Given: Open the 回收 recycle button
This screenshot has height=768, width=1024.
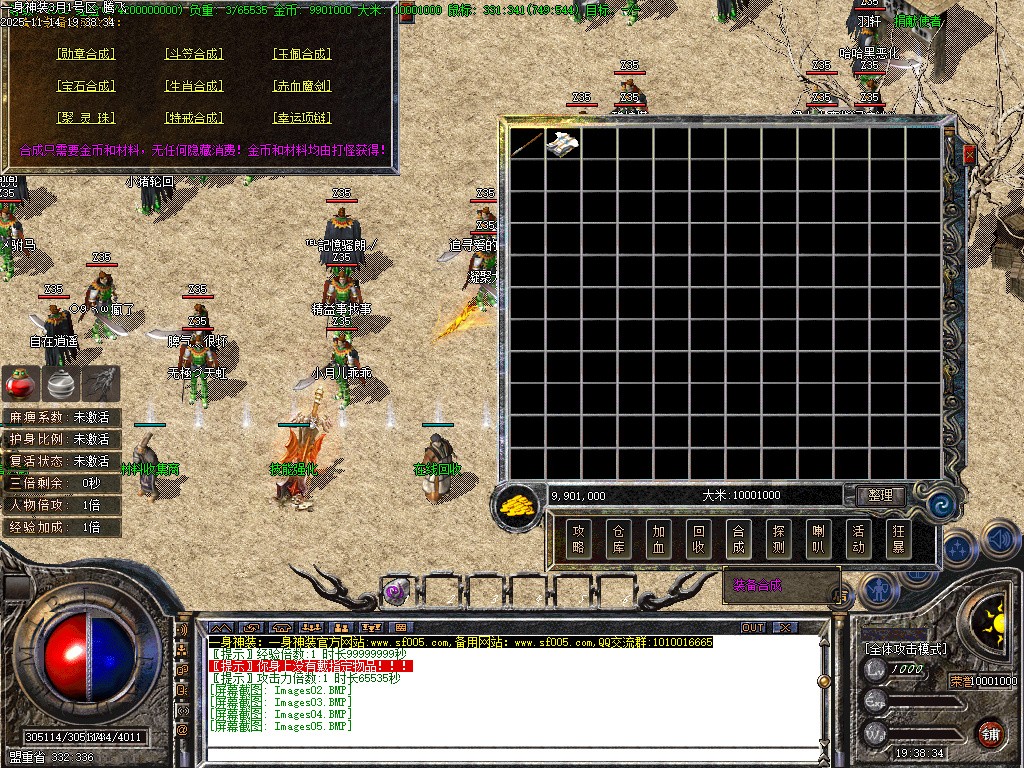Looking at the screenshot, I should (698, 540).
